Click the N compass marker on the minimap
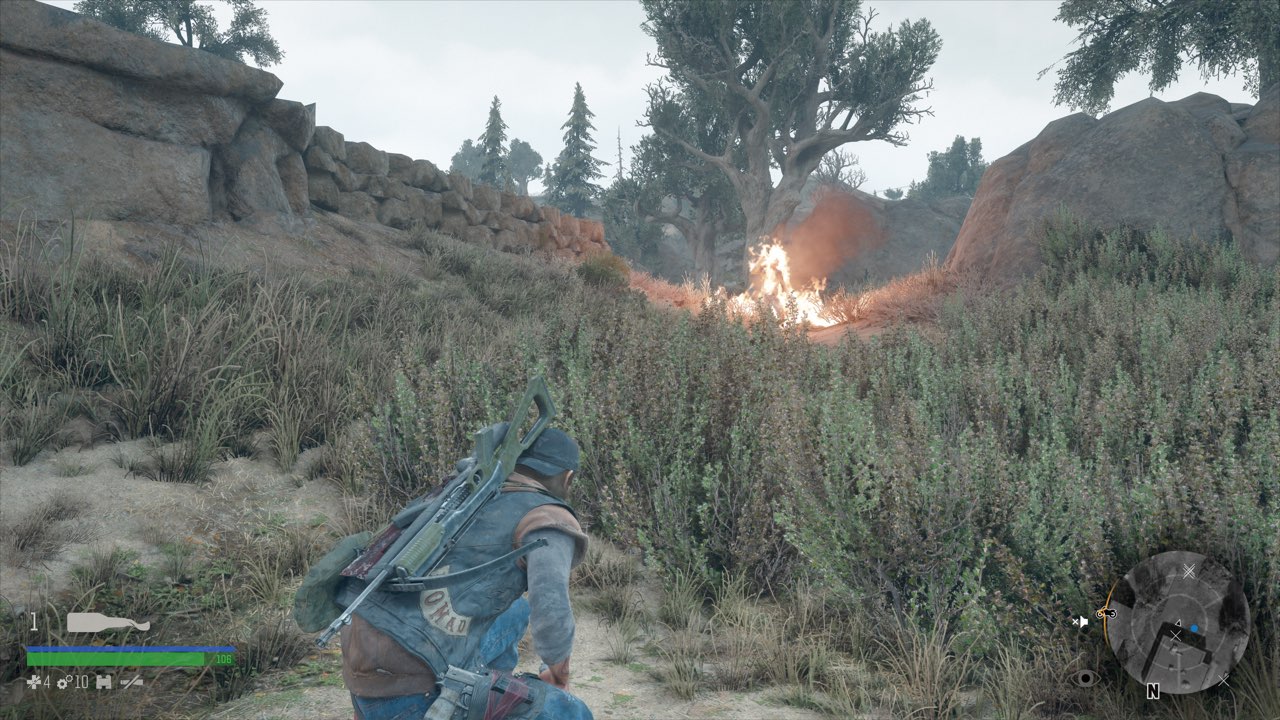 coord(1153,691)
